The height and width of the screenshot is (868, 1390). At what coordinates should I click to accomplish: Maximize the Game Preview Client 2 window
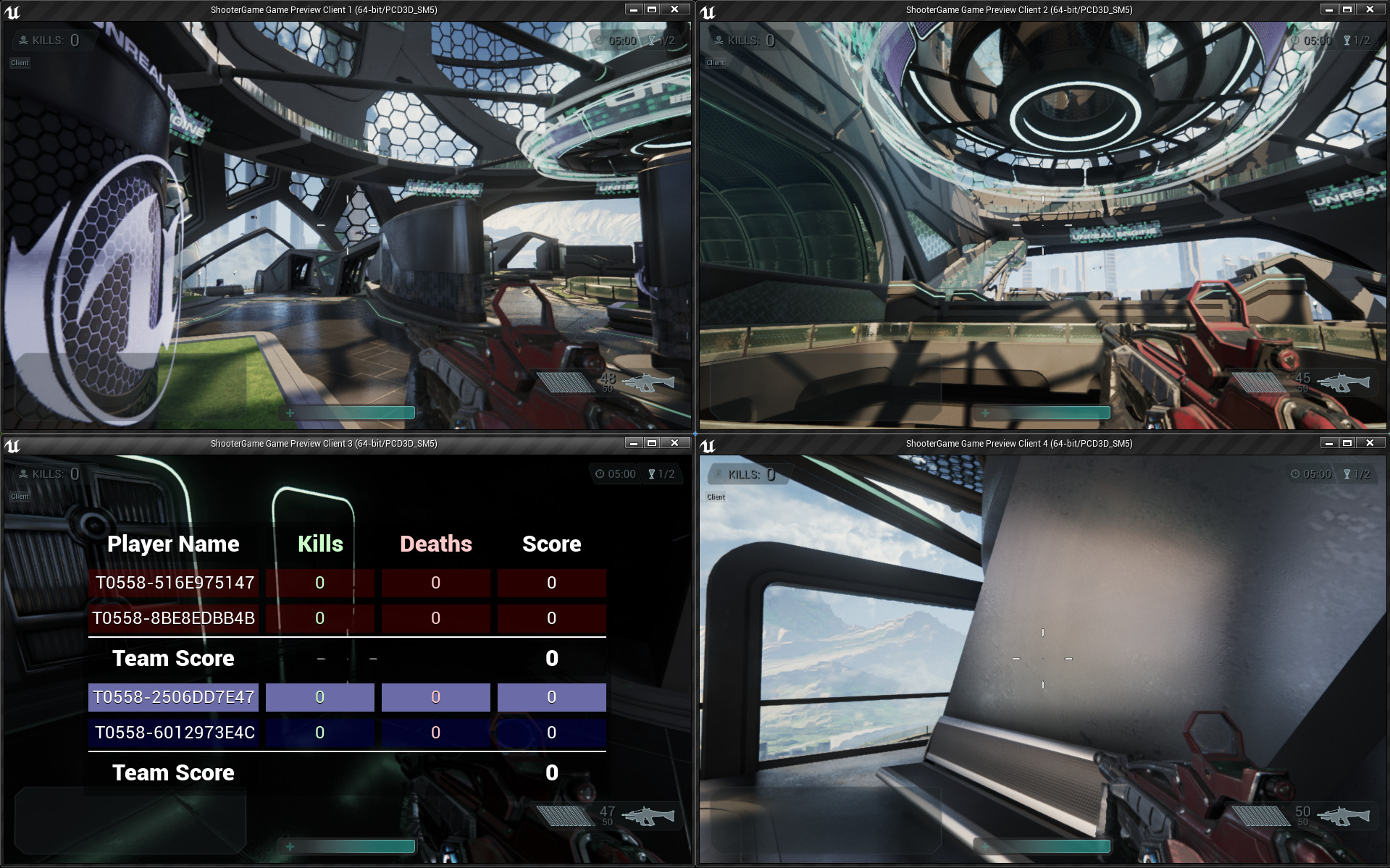click(x=1347, y=9)
